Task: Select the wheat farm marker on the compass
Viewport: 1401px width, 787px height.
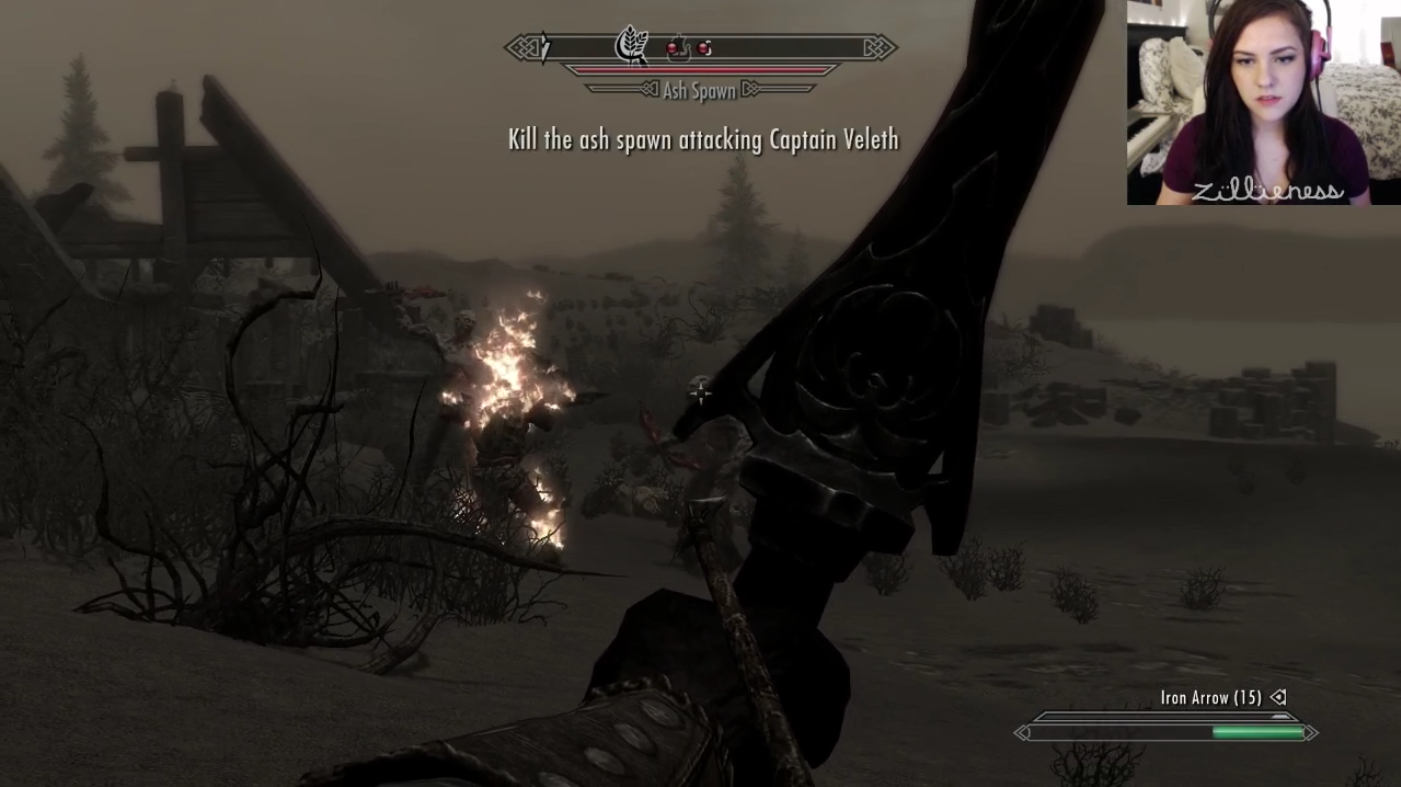Action: (x=631, y=45)
